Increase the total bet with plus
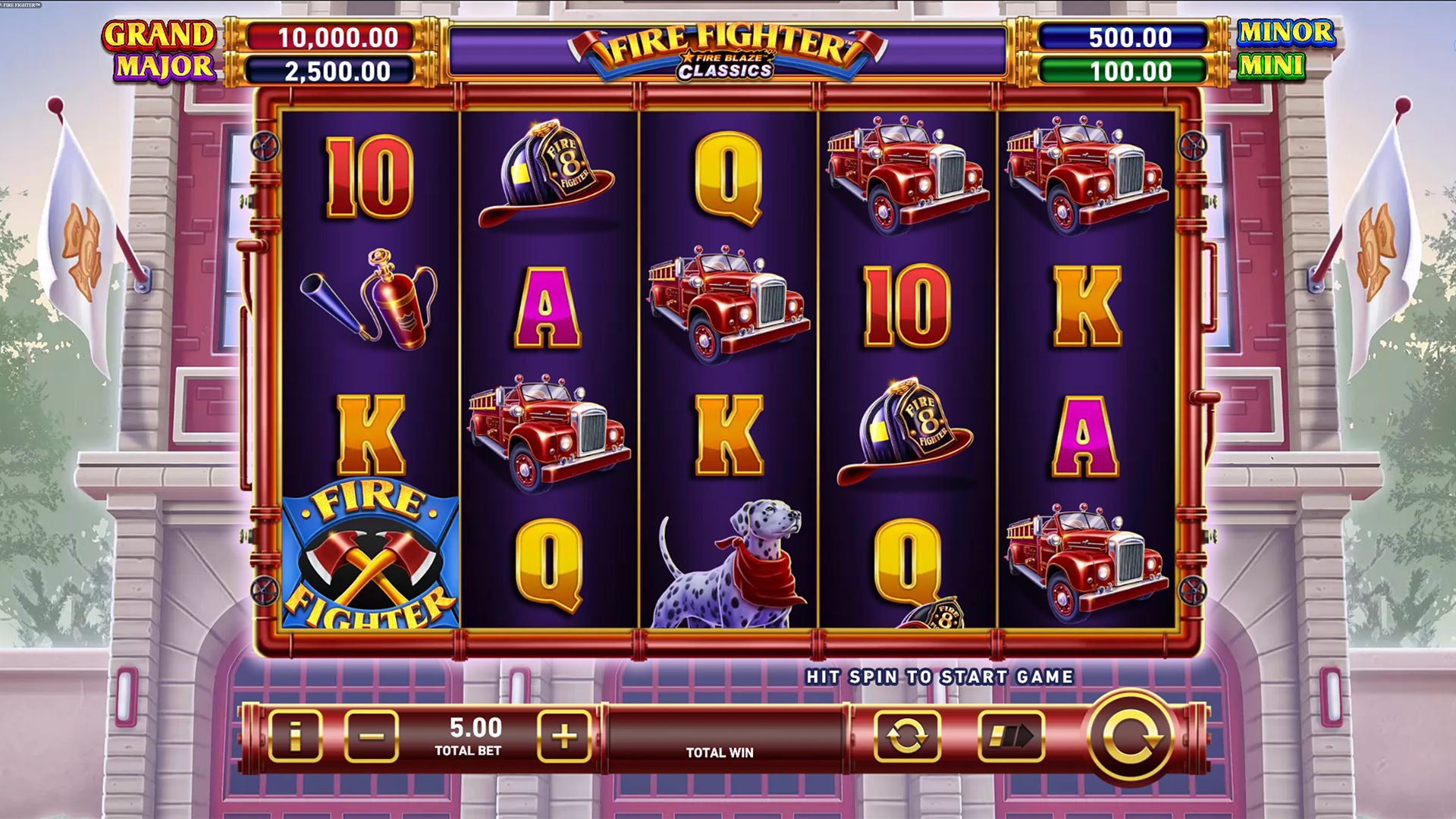 tap(564, 736)
